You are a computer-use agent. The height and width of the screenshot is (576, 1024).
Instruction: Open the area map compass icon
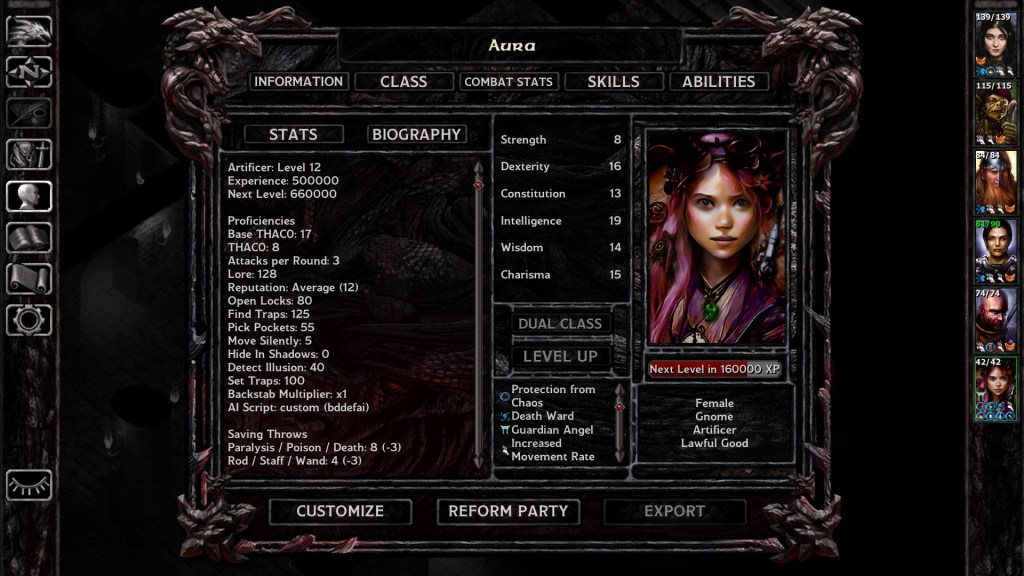coord(29,72)
